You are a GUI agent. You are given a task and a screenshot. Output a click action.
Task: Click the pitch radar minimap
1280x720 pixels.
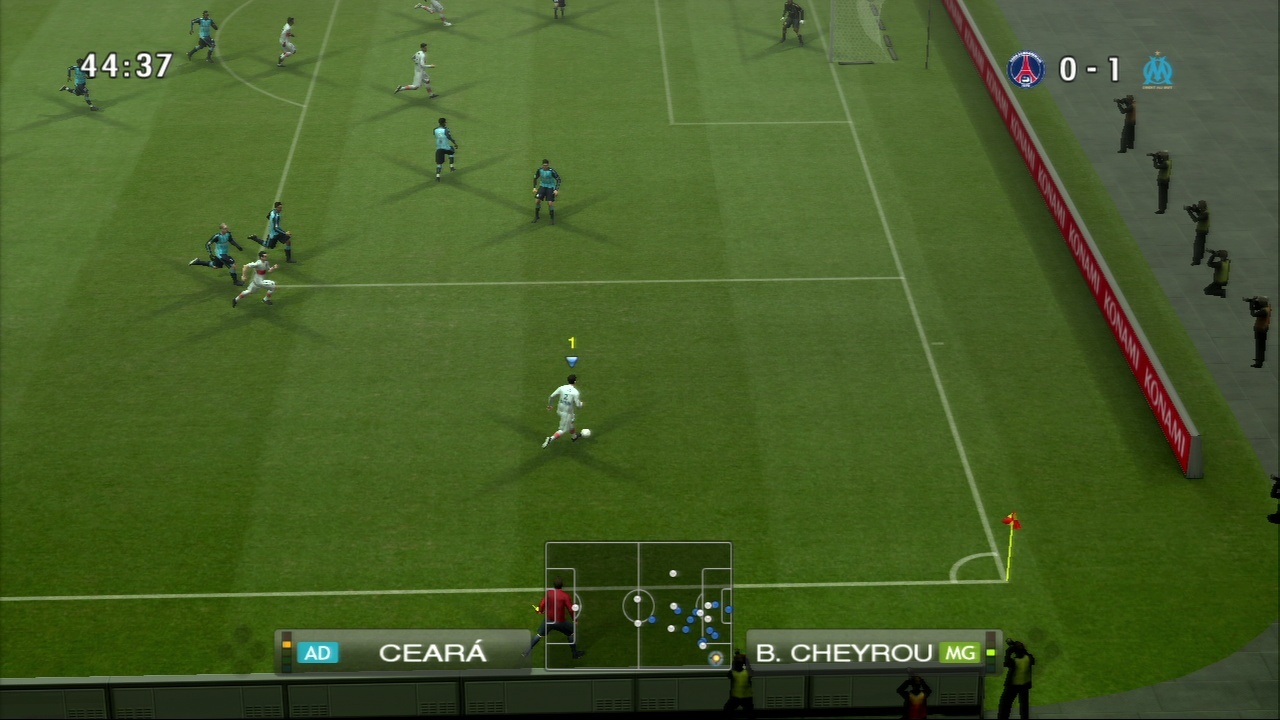pyautogui.click(x=638, y=605)
